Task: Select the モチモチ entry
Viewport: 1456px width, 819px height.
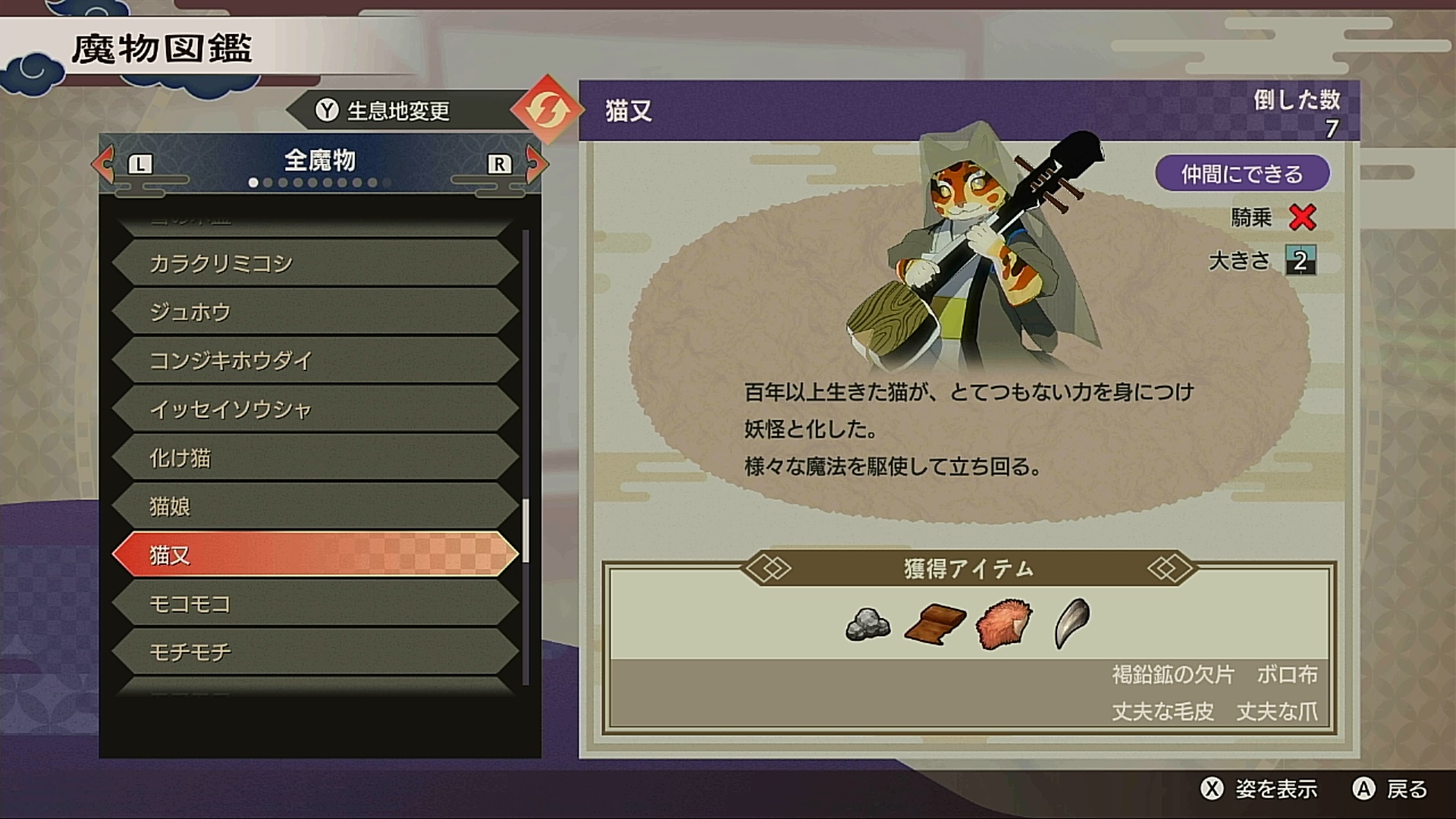Action: point(315,652)
